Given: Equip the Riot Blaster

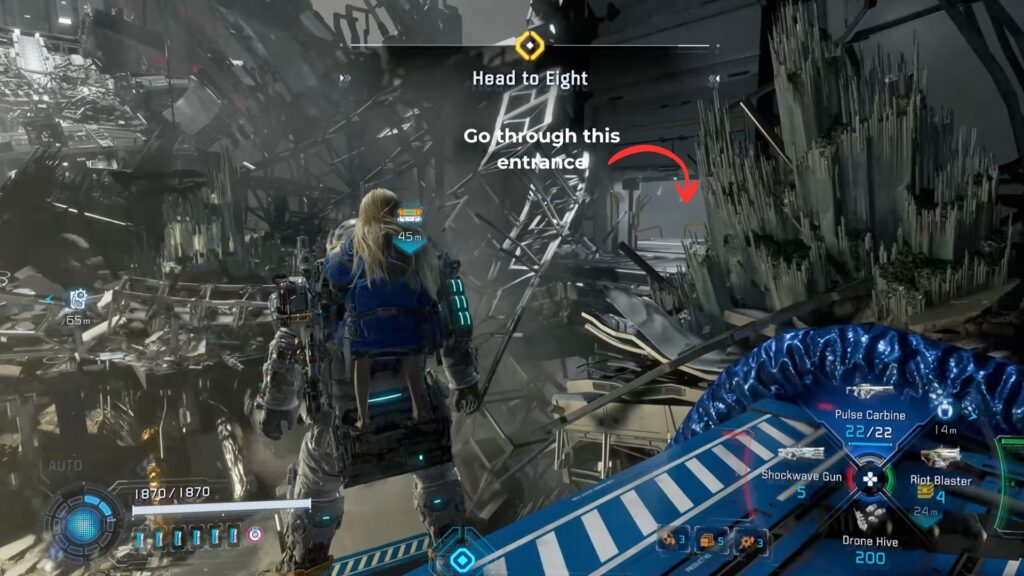Looking at the screenshot, I should [940, 457].
